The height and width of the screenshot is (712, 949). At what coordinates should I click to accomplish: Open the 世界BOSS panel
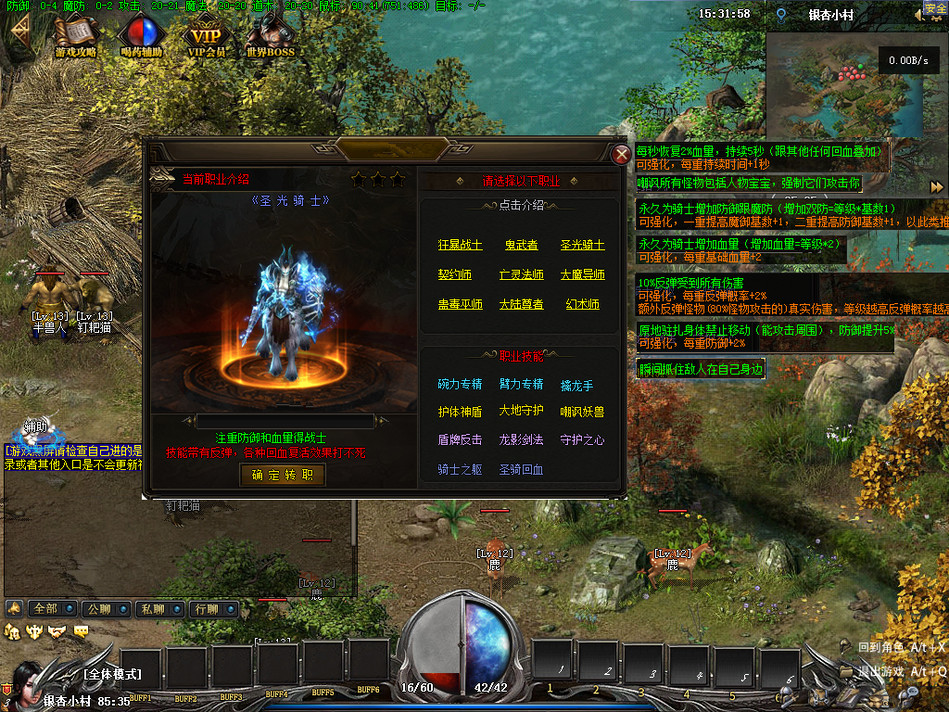[x=271, y=38]
